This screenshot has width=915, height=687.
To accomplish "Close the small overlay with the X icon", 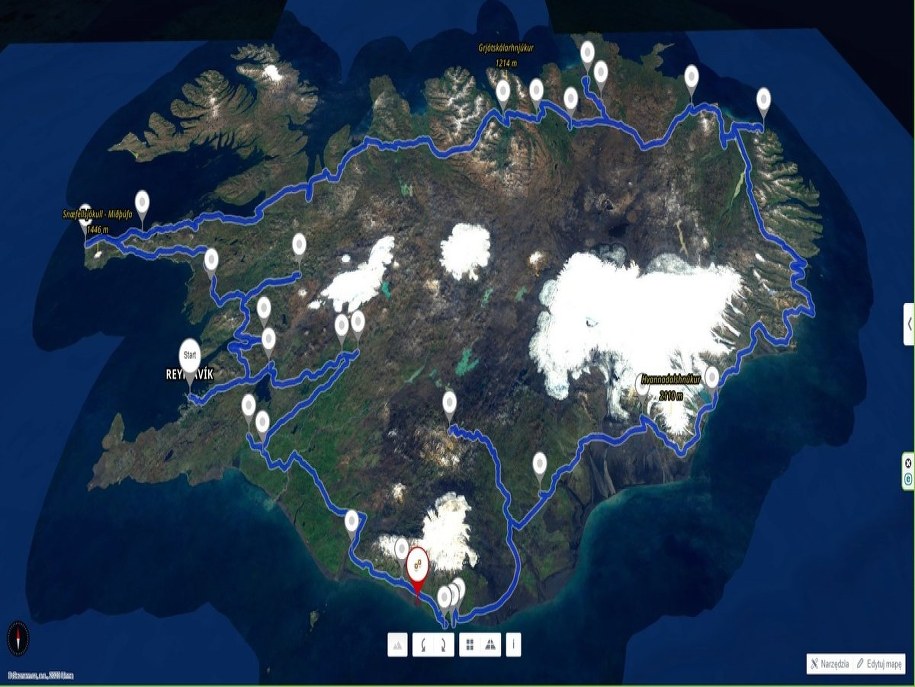I will 908,461.
